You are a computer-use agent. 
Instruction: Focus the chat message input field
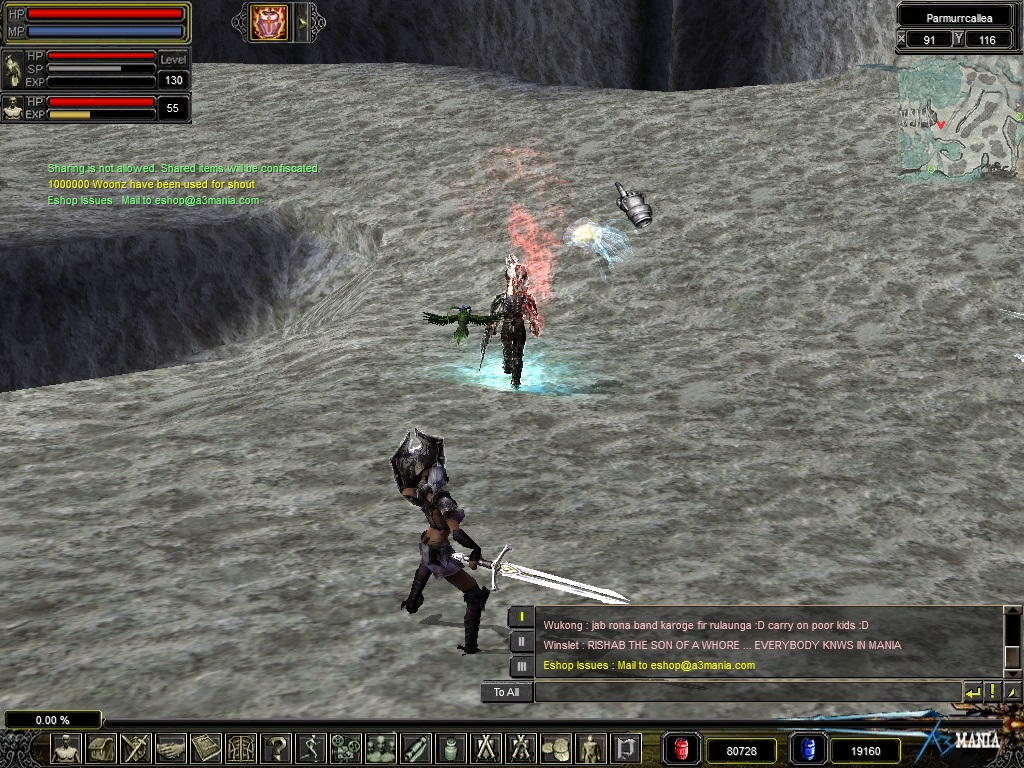746,692
